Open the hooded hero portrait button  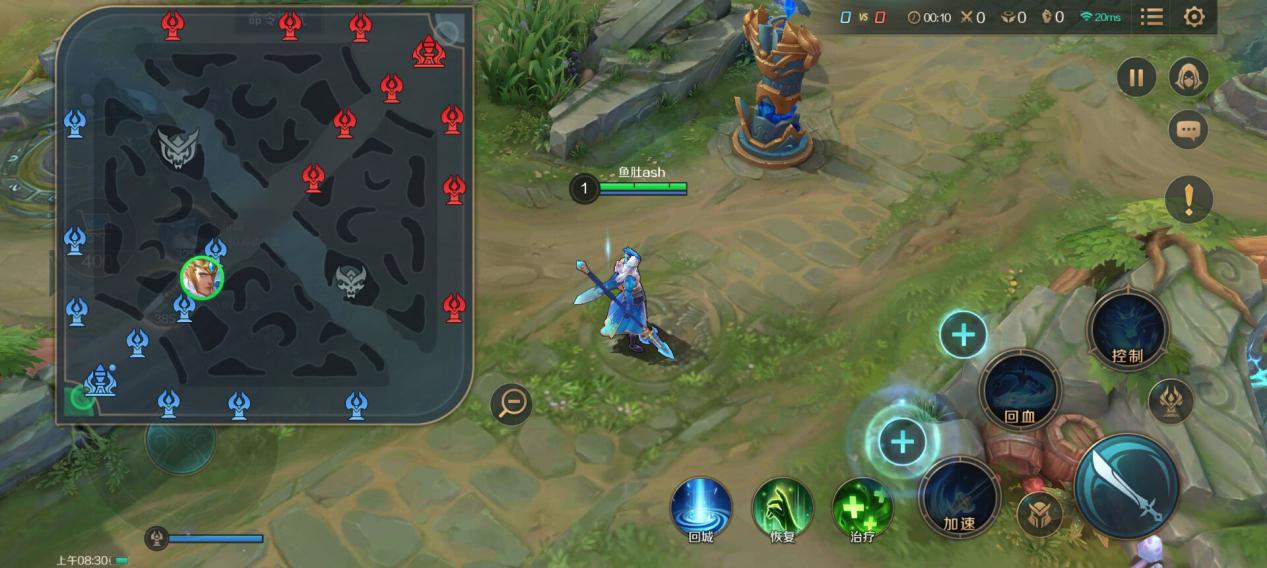coord(1188,77)
